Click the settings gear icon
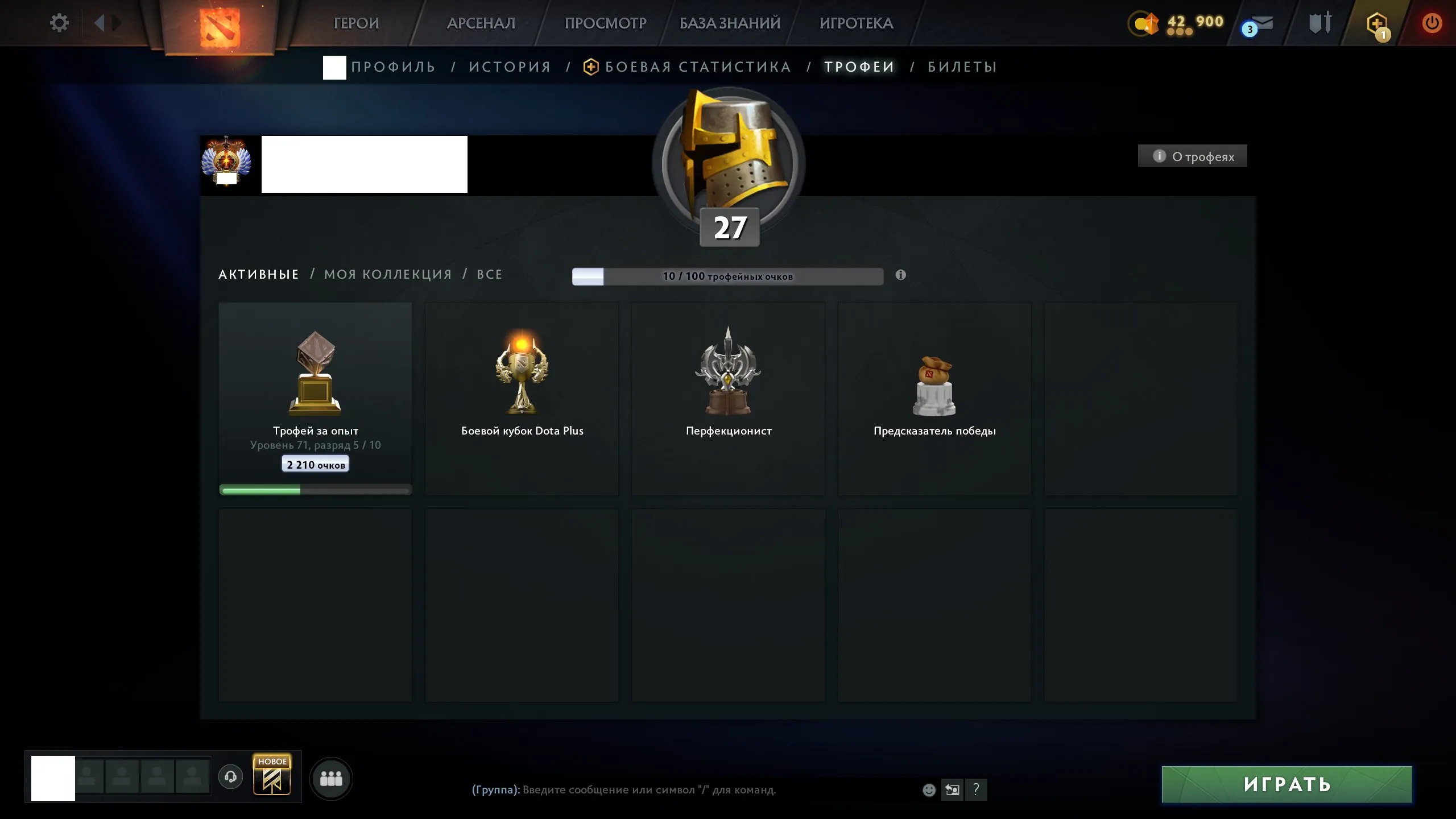Screen dimensions: 1456x819 click(x=59, y=22)
